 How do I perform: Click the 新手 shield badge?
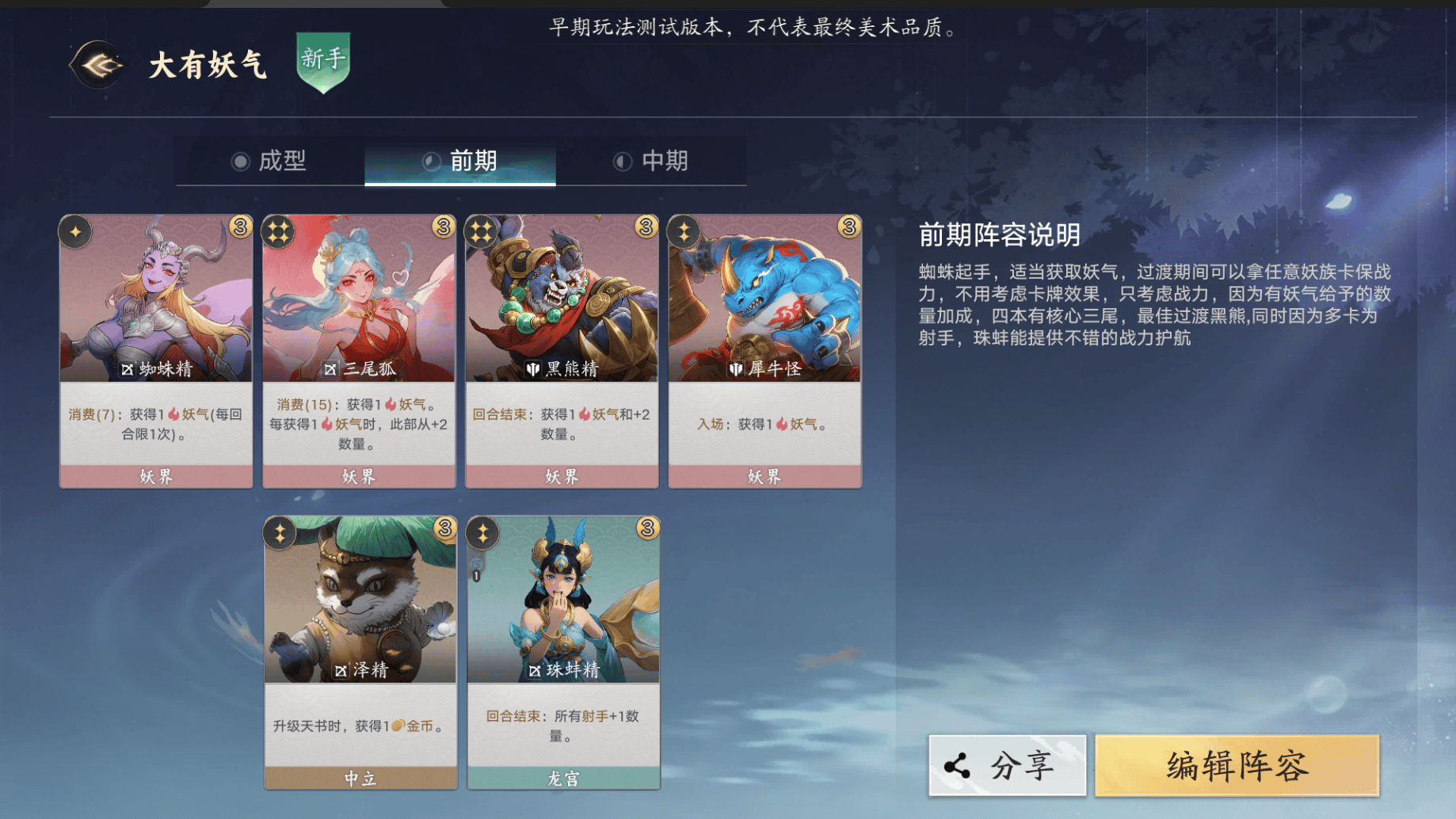pos(320,63)
